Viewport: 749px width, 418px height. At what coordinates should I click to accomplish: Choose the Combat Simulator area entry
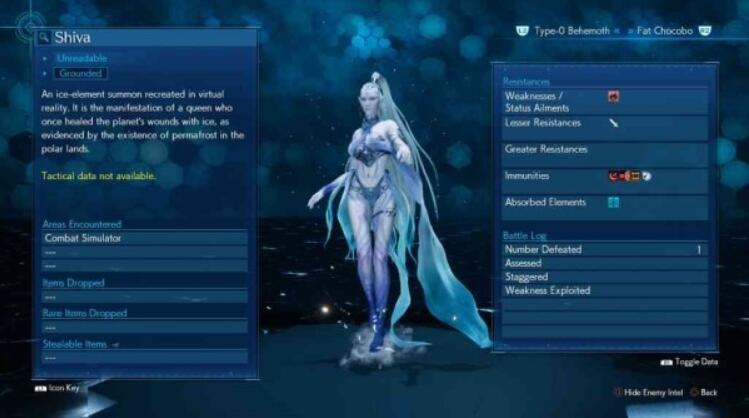point(145,239)
